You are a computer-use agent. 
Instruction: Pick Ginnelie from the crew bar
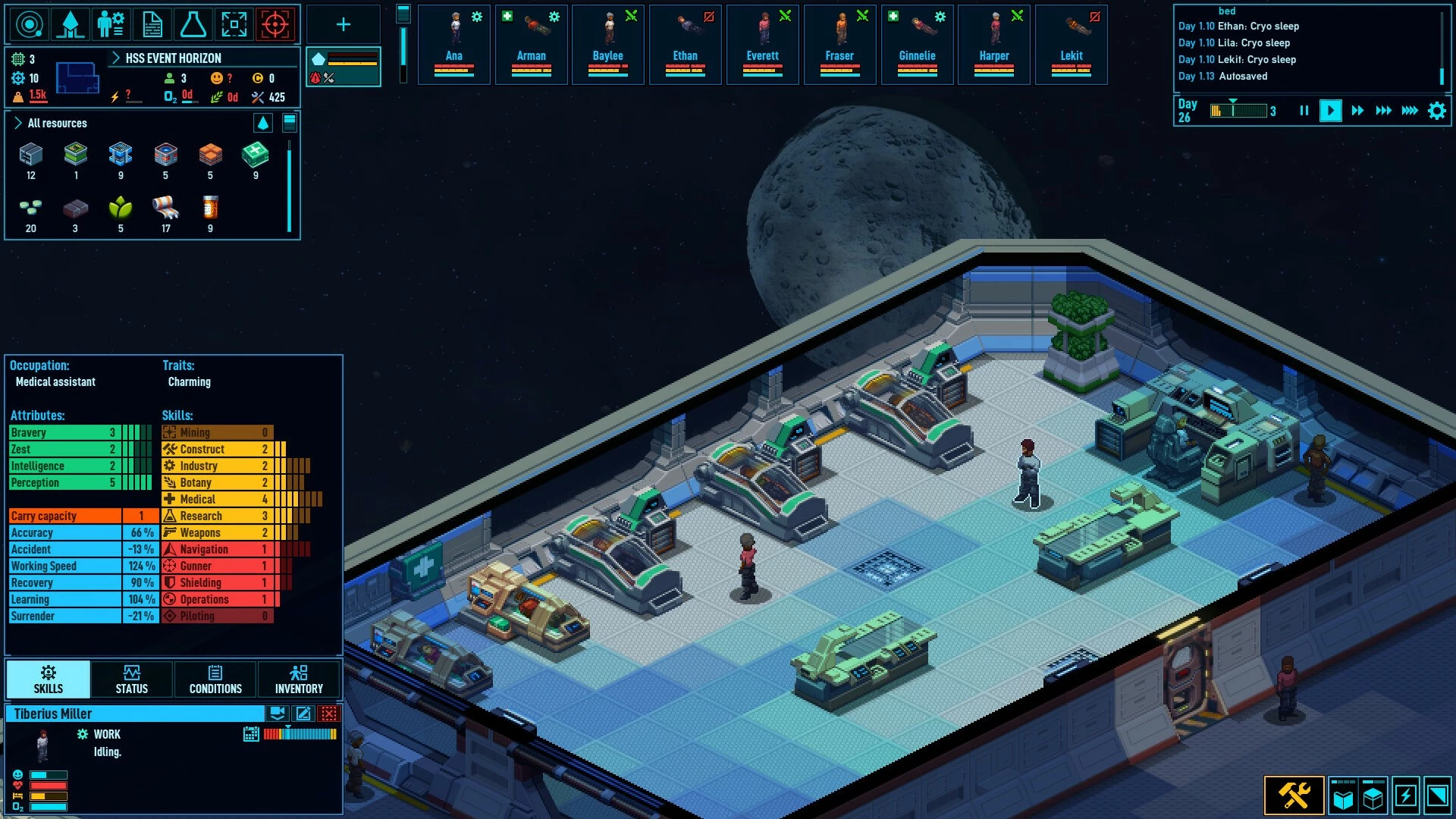[917, 44]
